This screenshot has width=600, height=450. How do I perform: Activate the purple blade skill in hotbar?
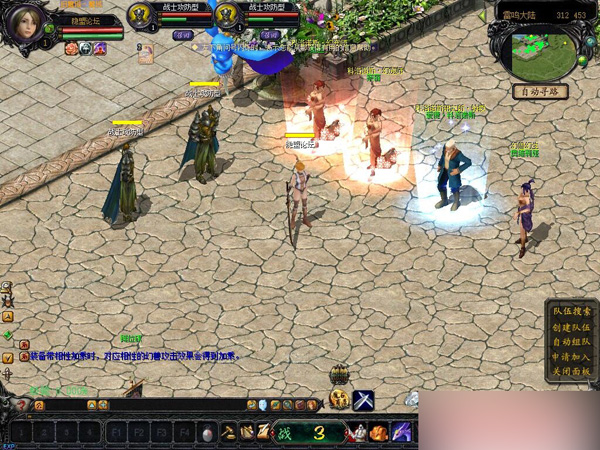402,432
